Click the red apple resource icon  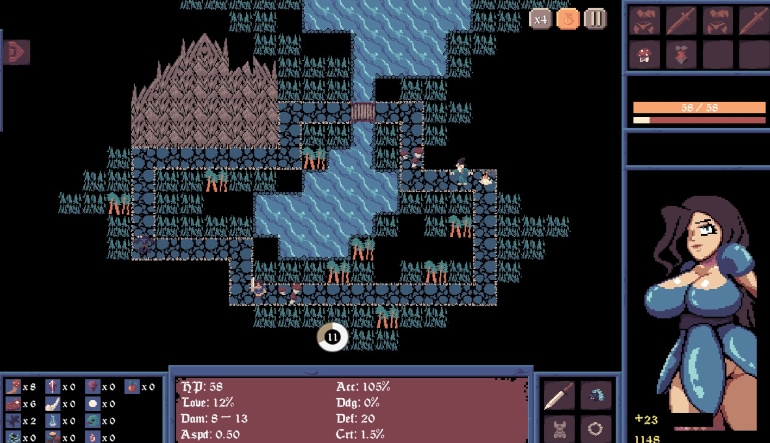point(132,386)
